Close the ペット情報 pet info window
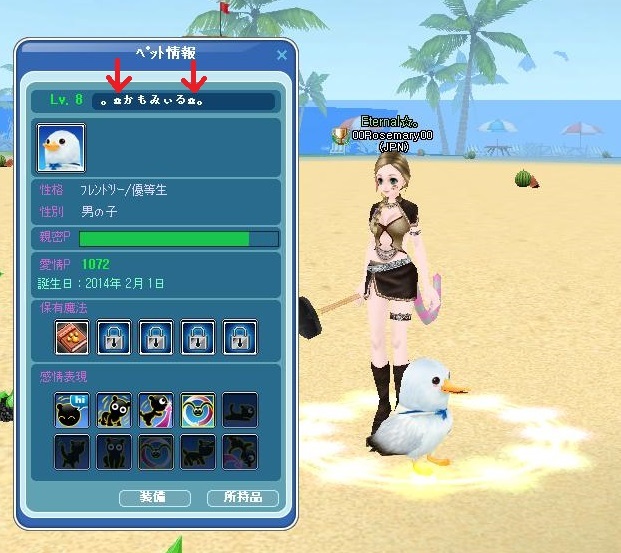621x553 pixels. 281,56
